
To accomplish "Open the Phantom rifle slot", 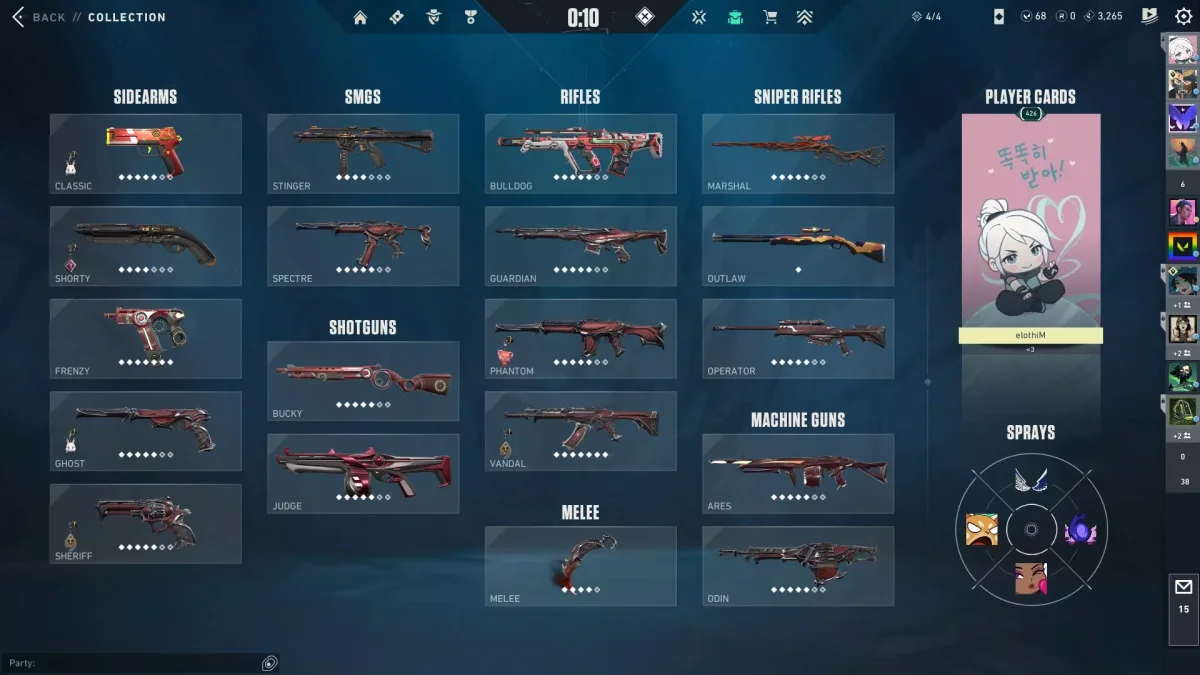I will pyautogui.click(x=580, y=338).
